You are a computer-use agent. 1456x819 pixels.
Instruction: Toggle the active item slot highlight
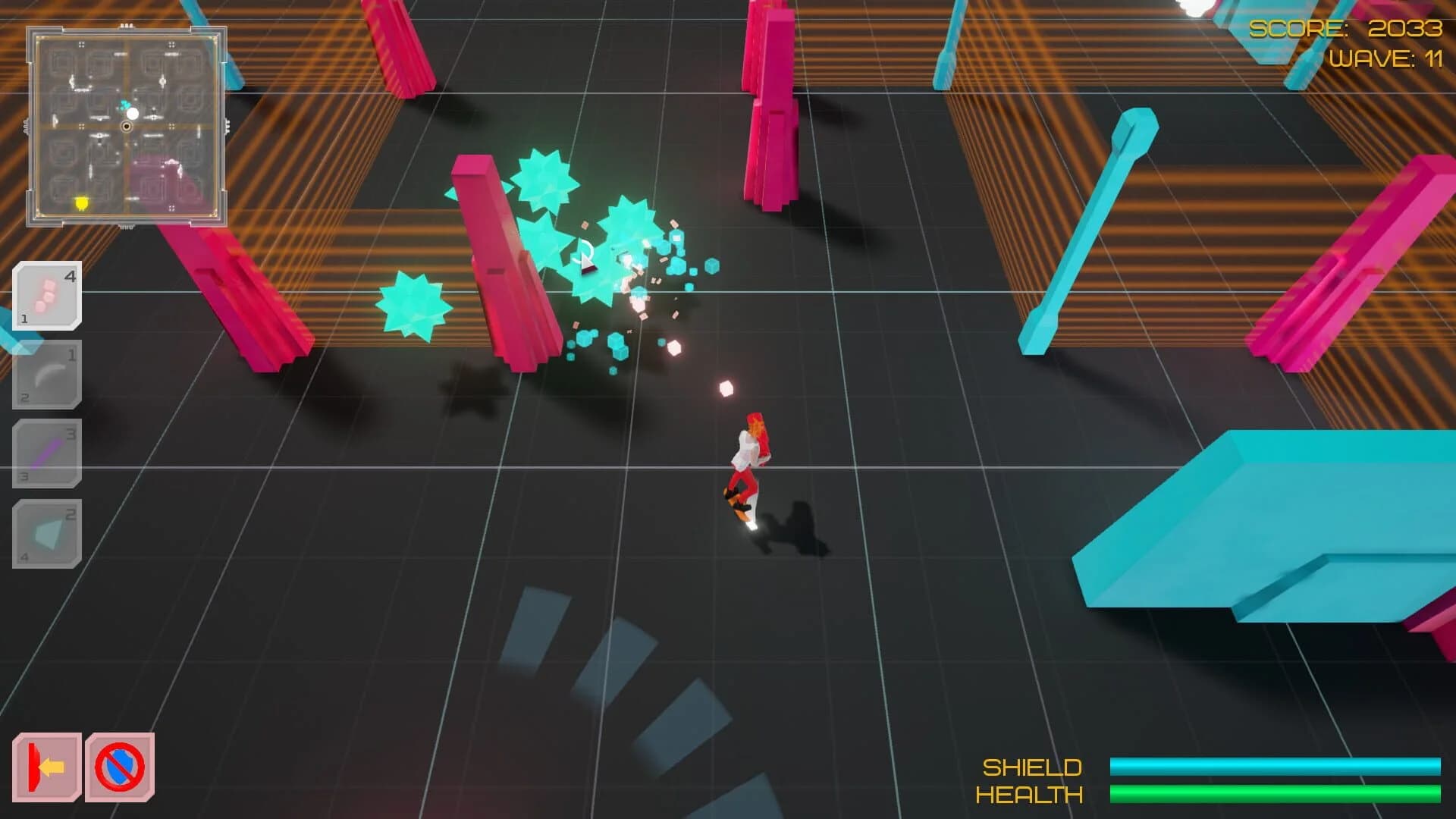click(x=47, y=296)
